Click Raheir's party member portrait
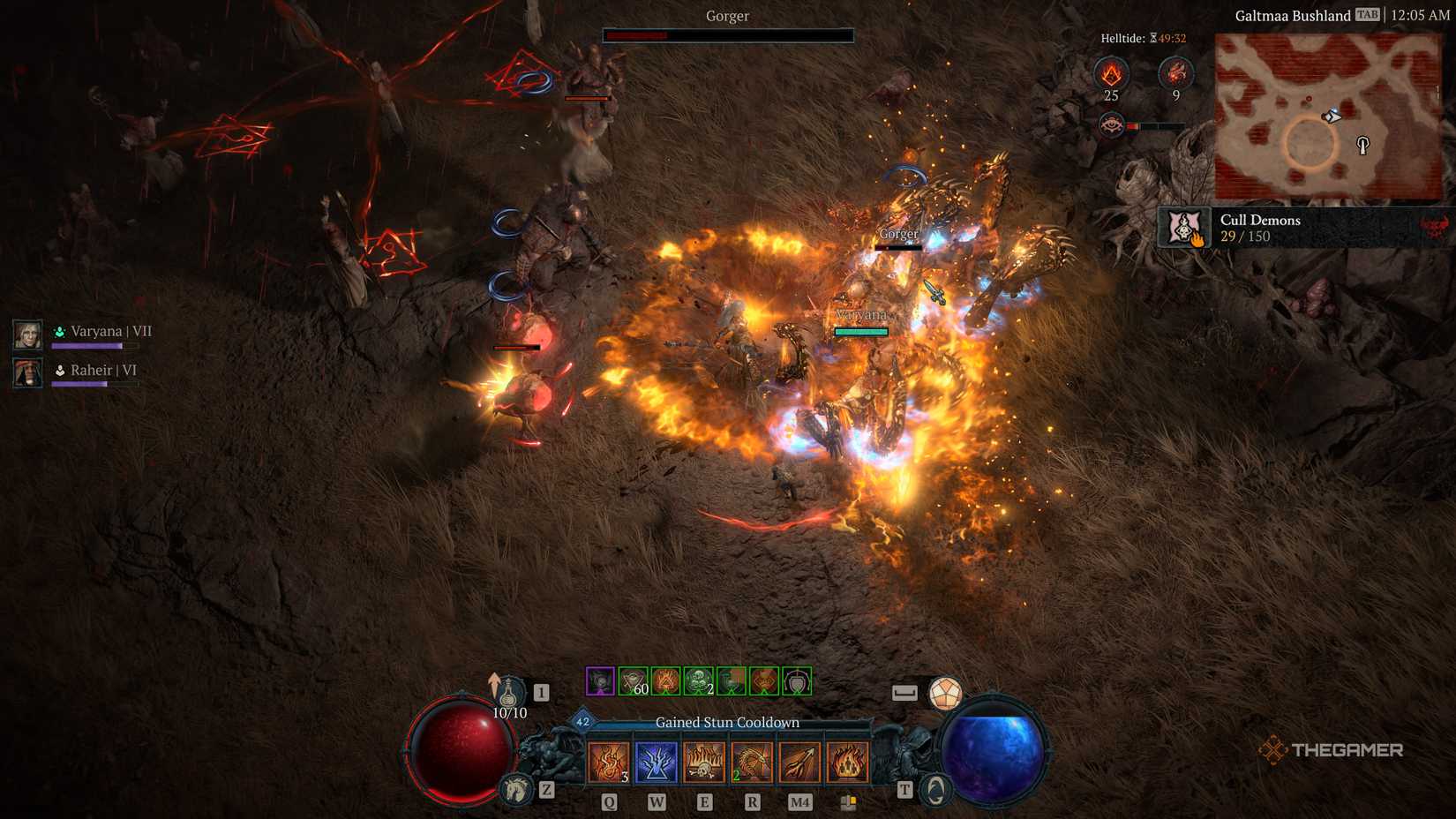 coord(27,372)
